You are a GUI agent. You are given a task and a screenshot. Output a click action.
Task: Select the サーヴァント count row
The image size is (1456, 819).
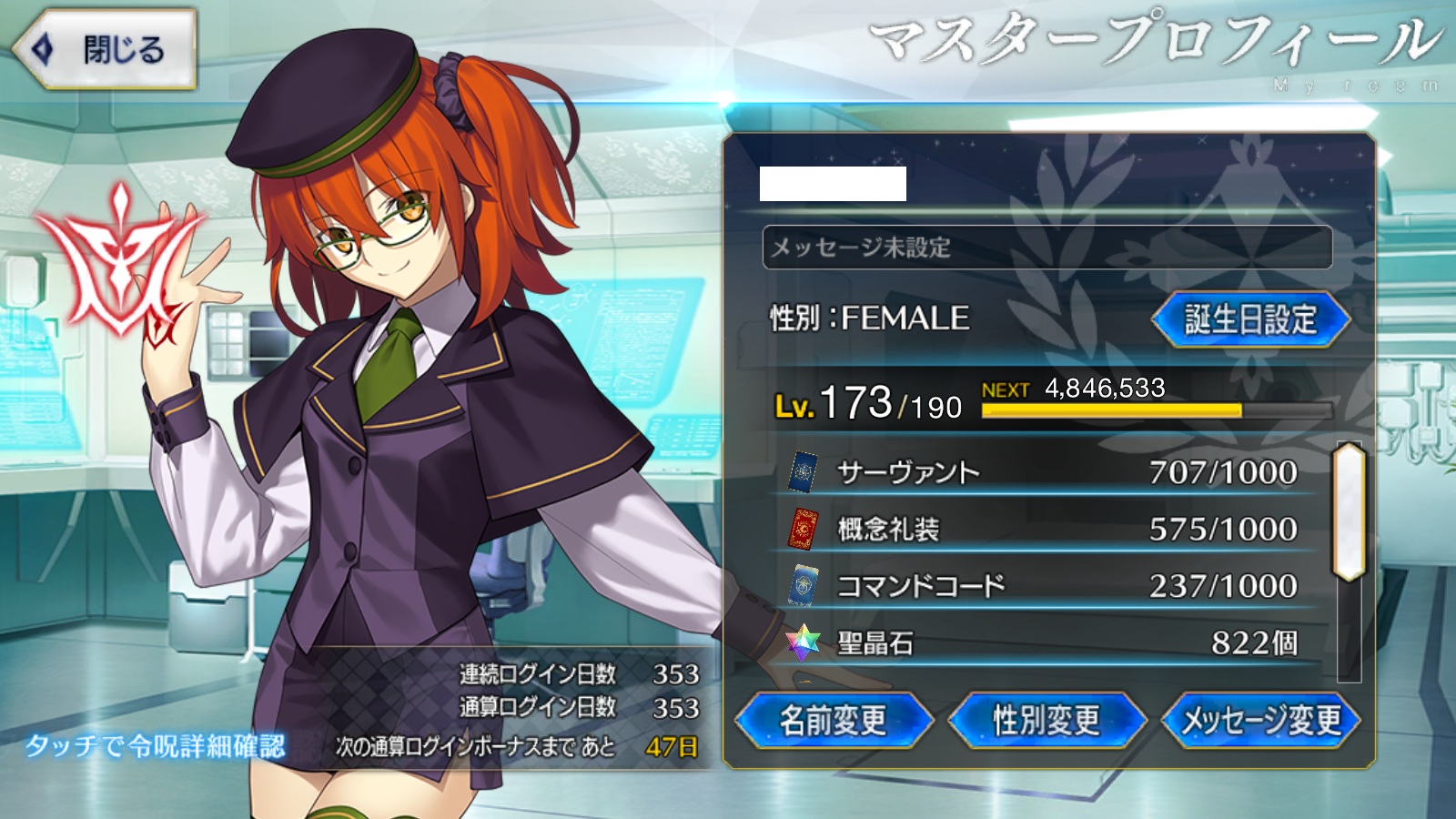(x=1045, y=472)
